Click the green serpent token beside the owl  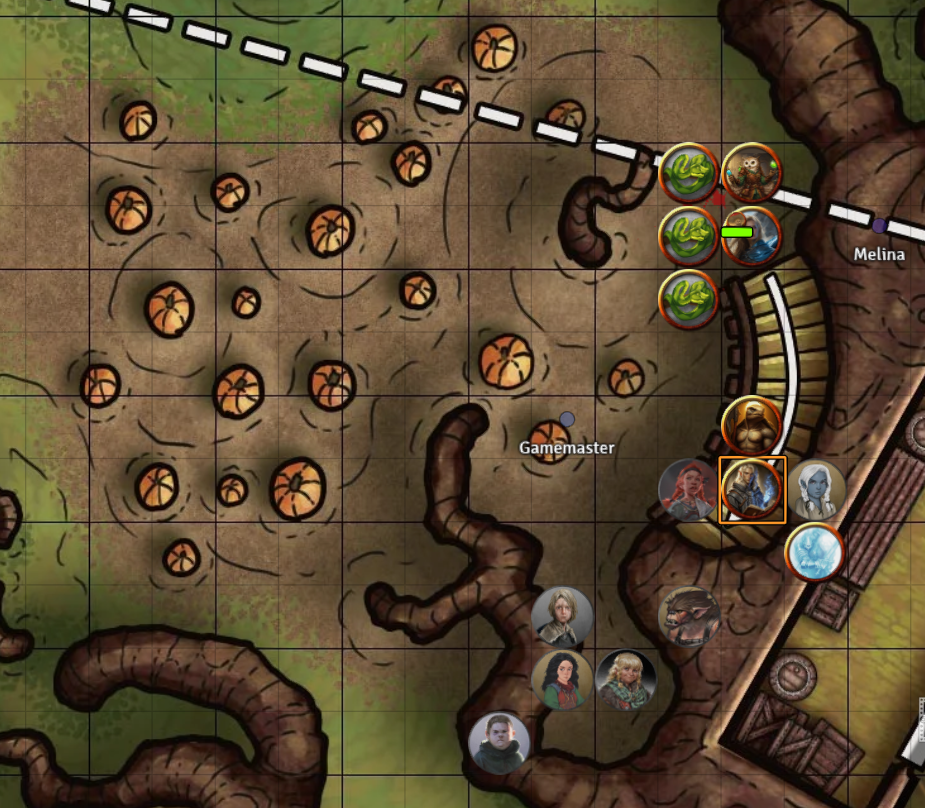pyautogui.click(x=689, y=173)
